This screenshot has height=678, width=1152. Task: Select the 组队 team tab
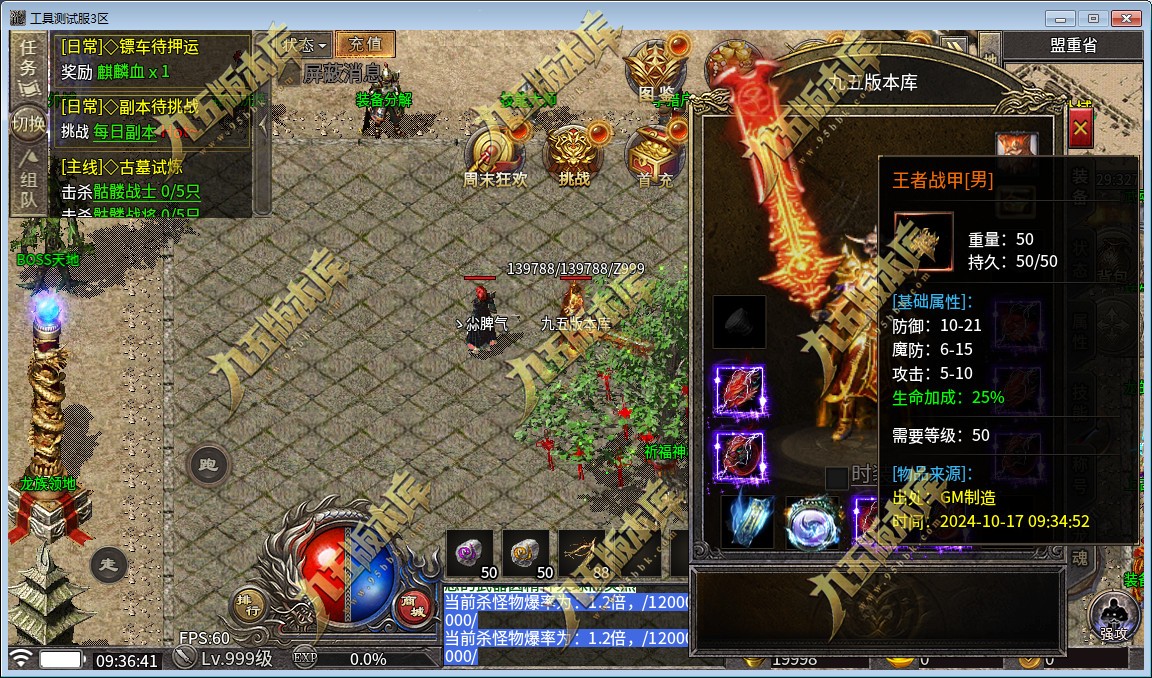[x=29, y=188]
